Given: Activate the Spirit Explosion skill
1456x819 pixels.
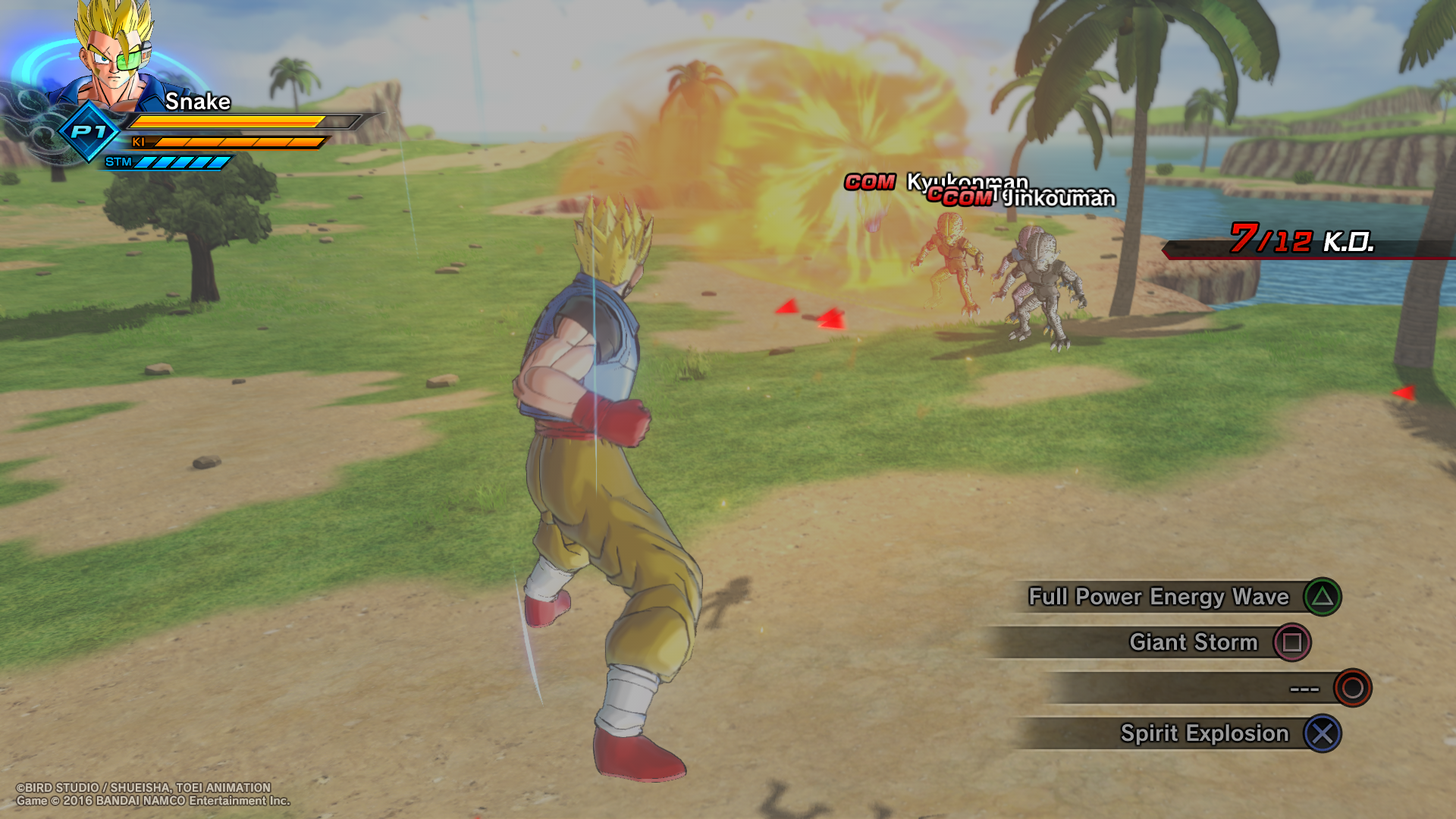Looking at the screenshot, I should click(x=1204, y=733).
